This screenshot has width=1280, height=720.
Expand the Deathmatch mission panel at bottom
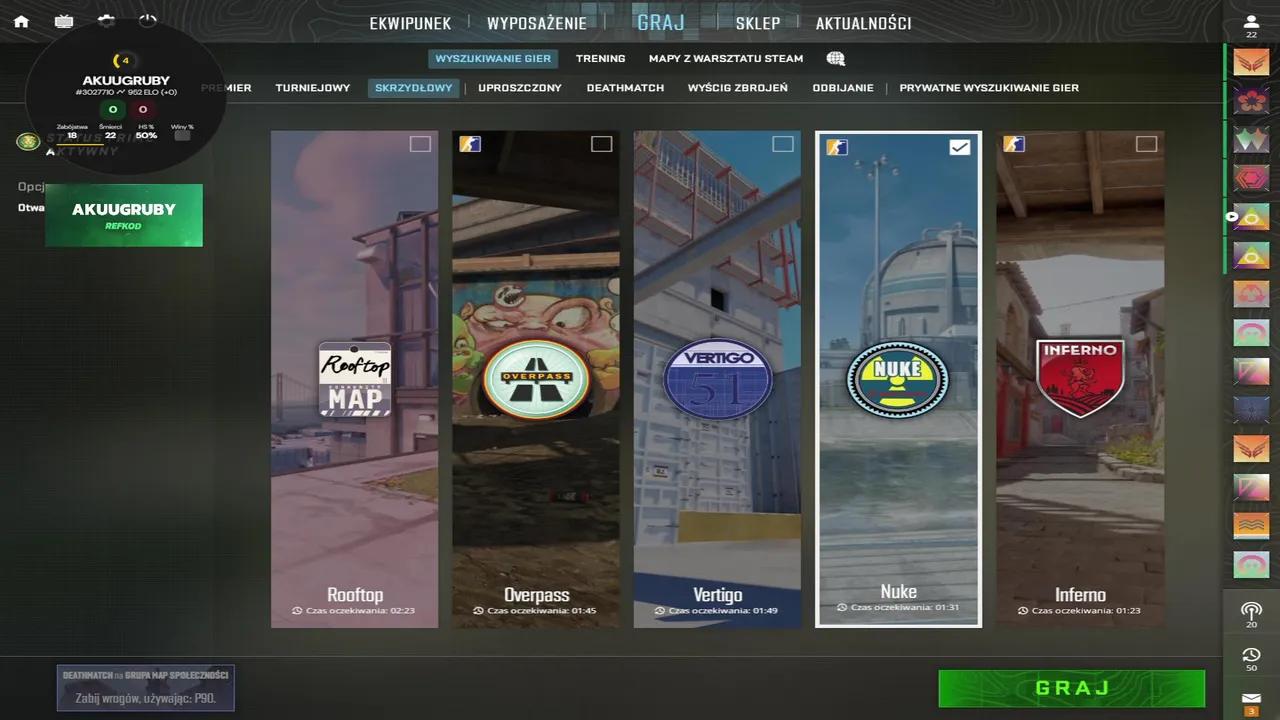click(x=145, y=687)
